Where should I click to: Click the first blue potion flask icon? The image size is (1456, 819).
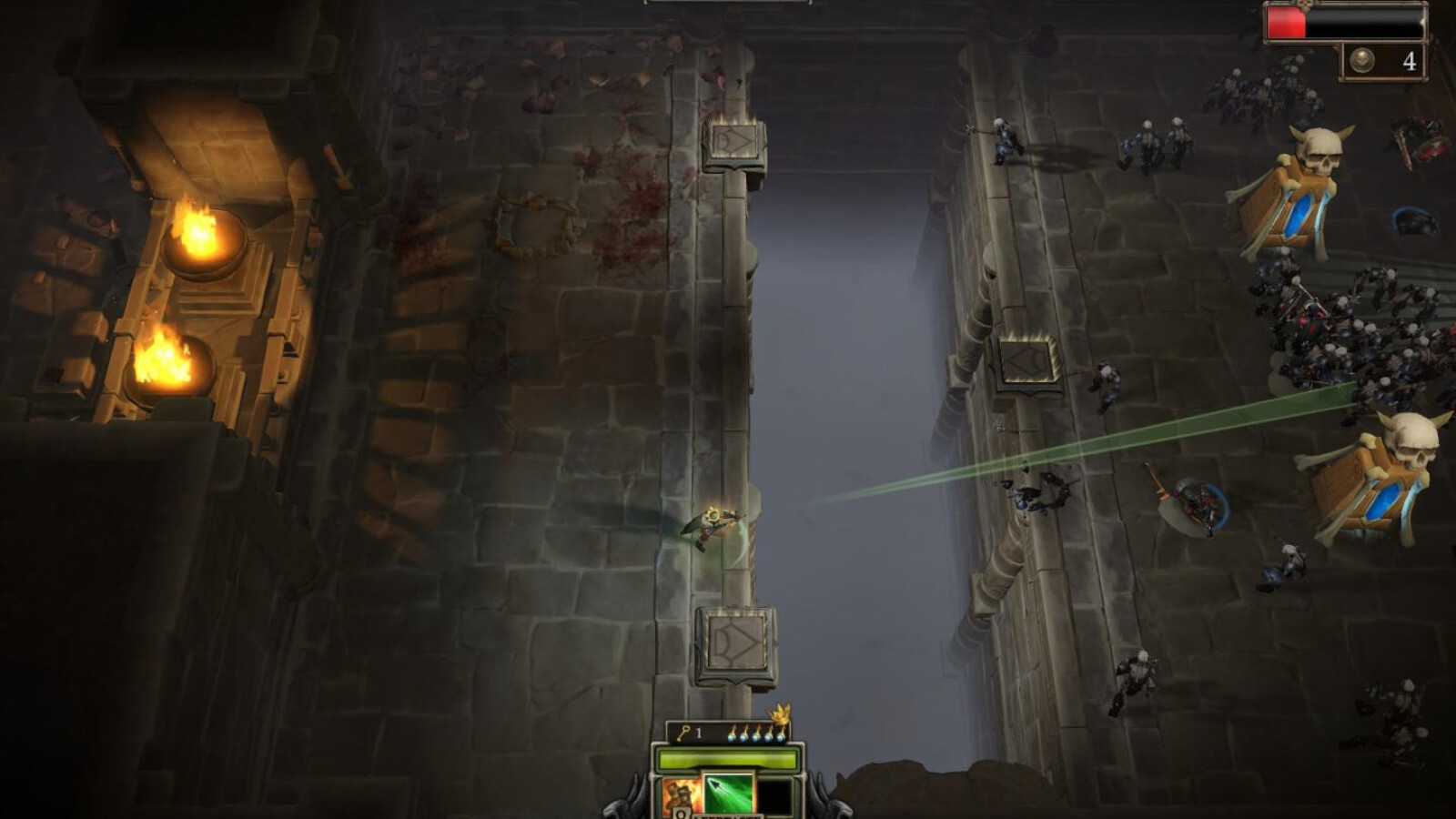[733, 735]
